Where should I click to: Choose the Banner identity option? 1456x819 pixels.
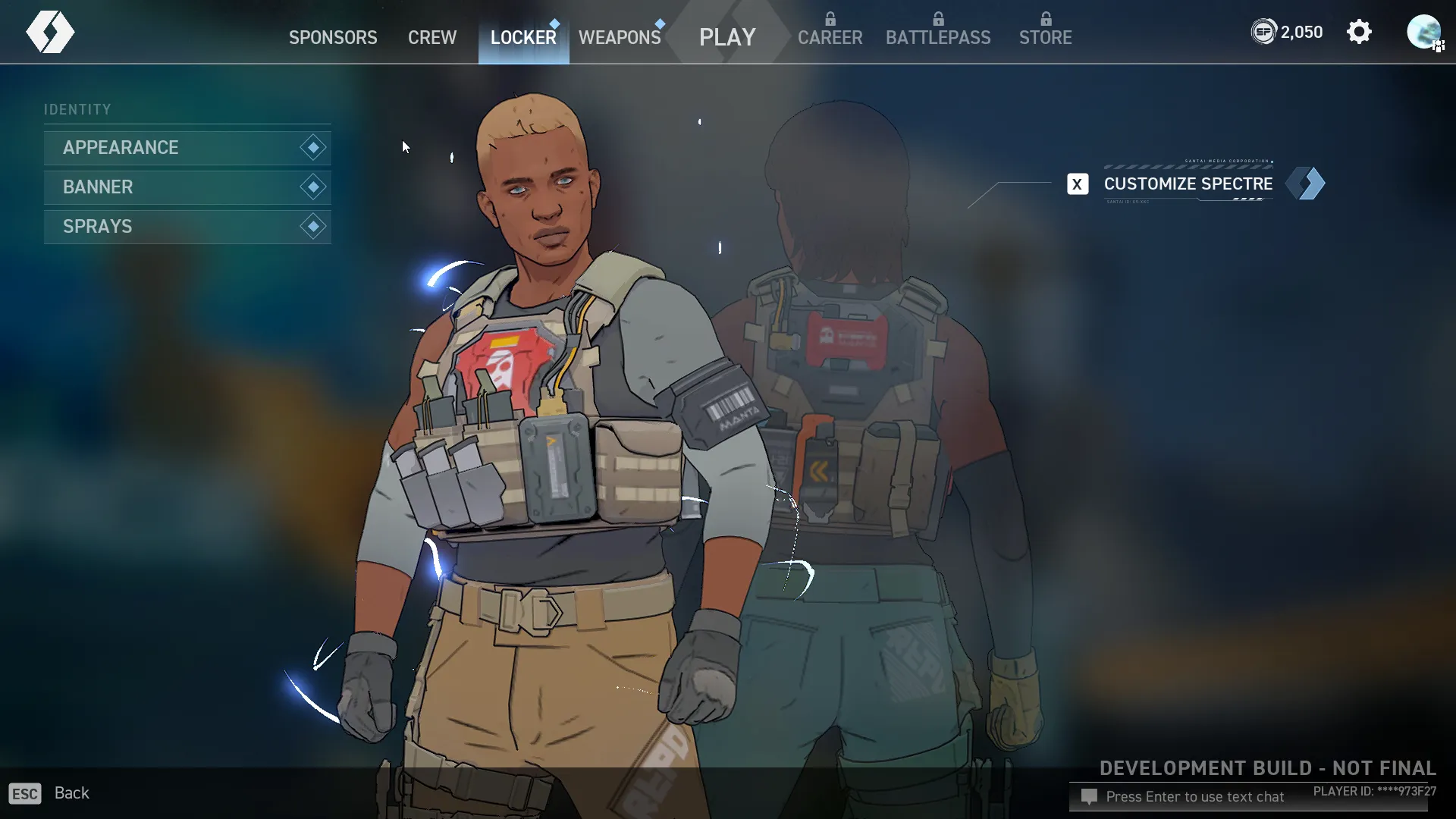tap(187, 187)
